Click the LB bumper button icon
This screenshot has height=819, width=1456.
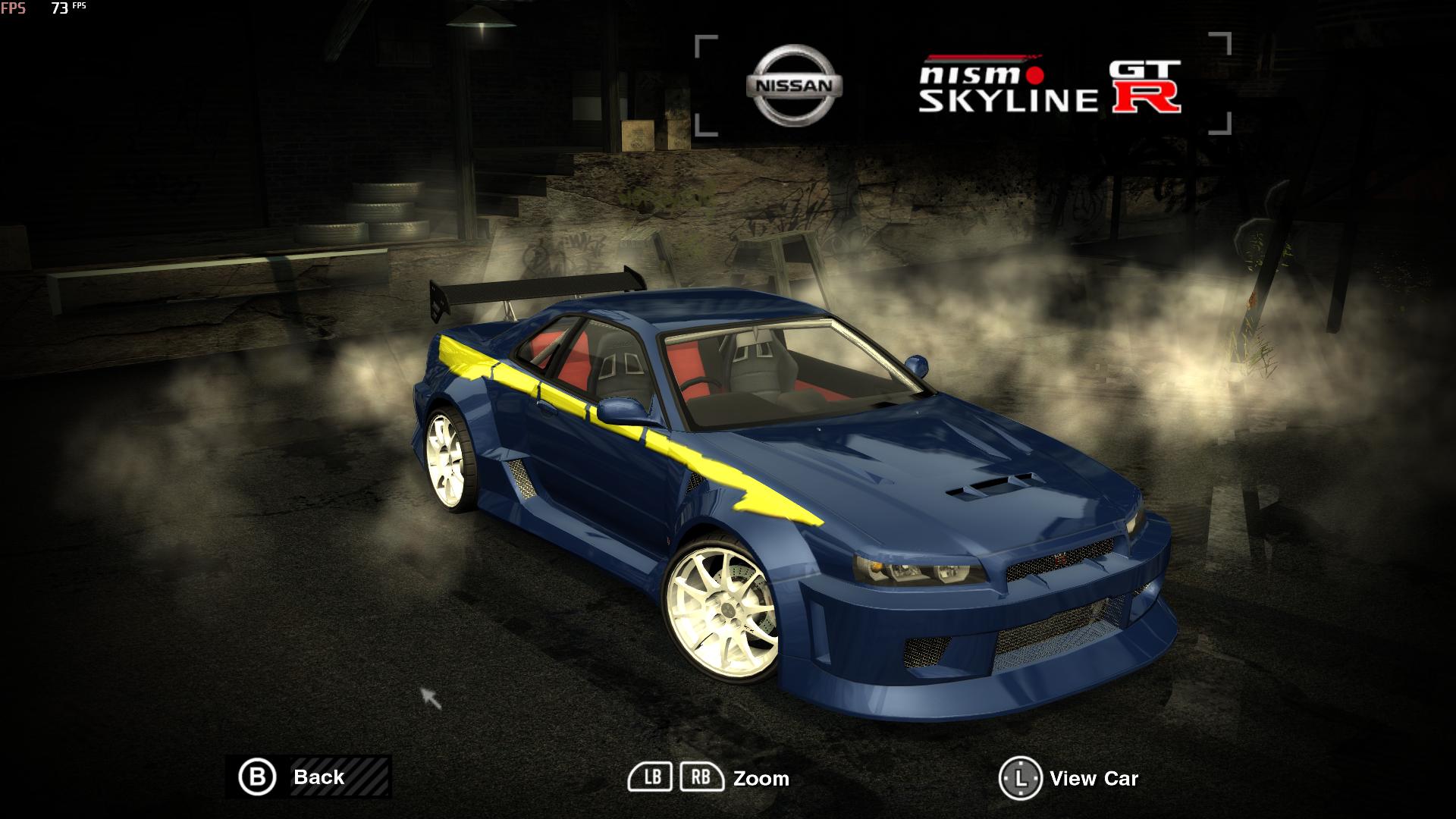[x=654, y=777]
